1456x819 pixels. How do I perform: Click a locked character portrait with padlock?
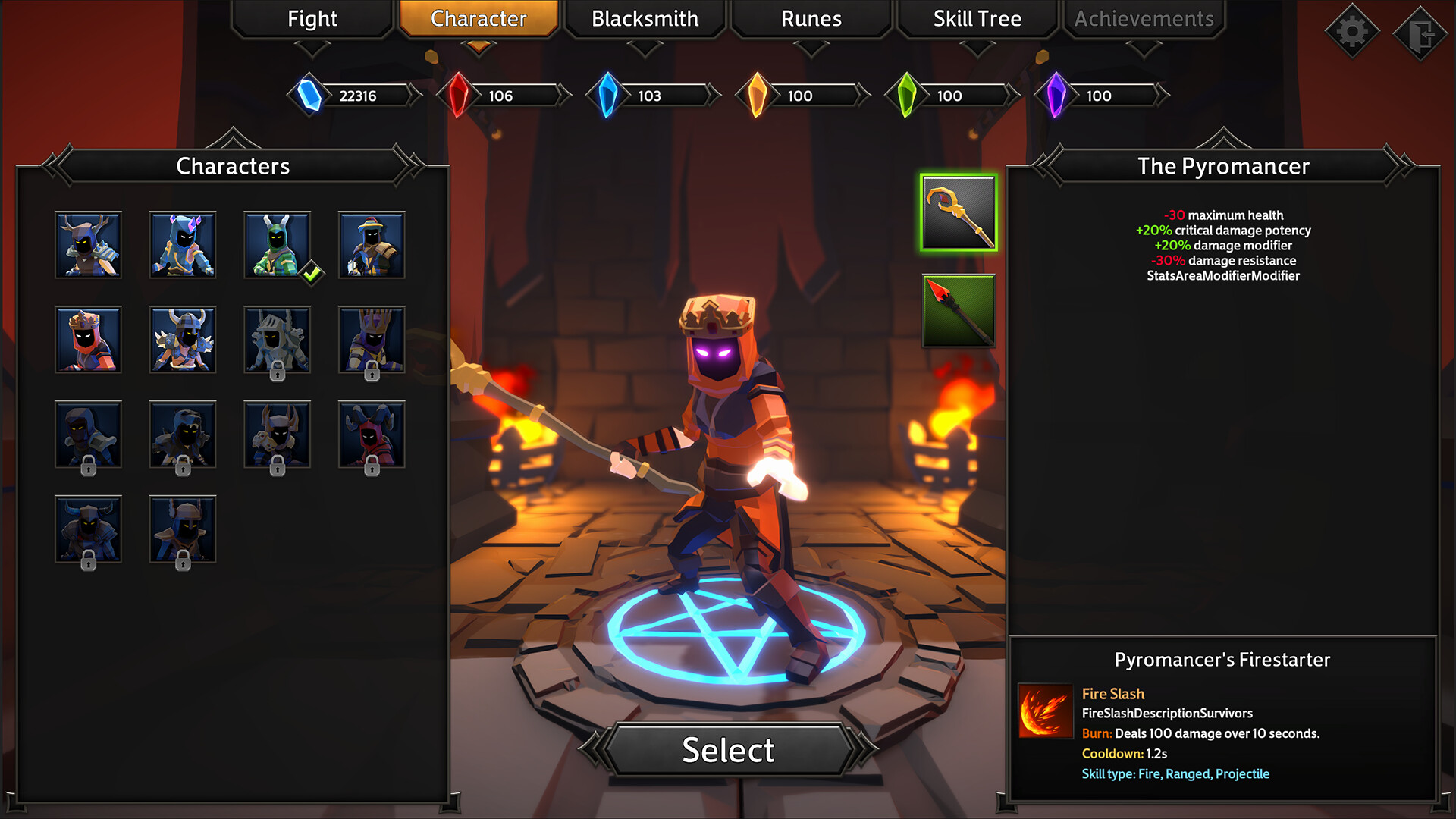coord(277,340)
